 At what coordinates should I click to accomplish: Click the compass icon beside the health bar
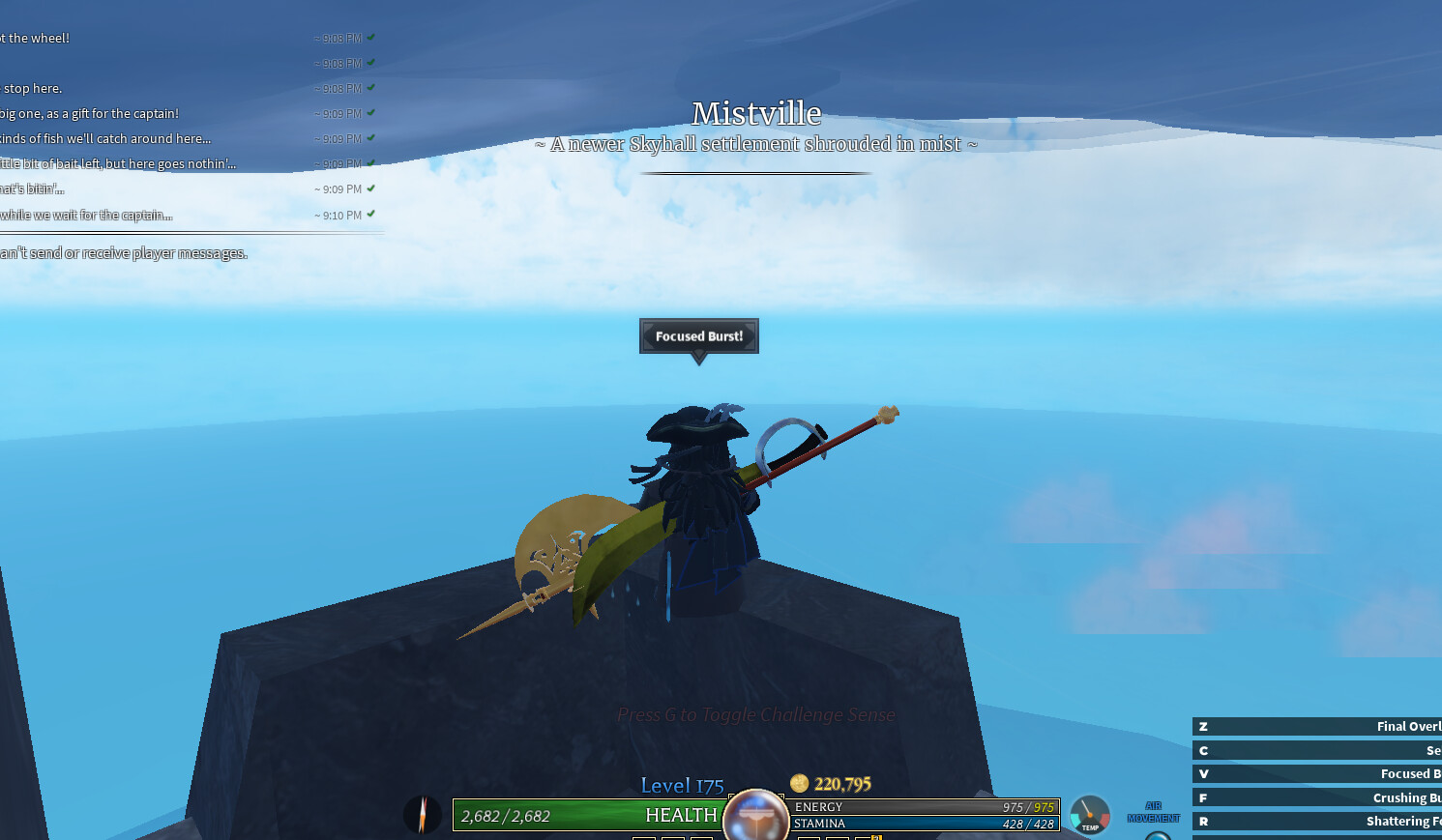coord(423,814)
